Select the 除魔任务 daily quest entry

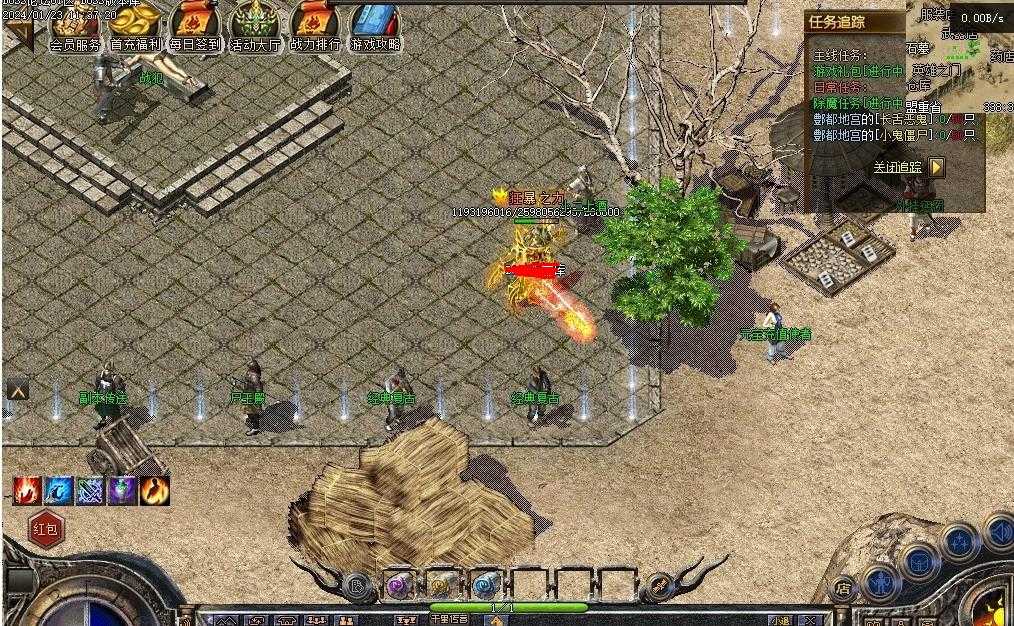click(858, 103)
